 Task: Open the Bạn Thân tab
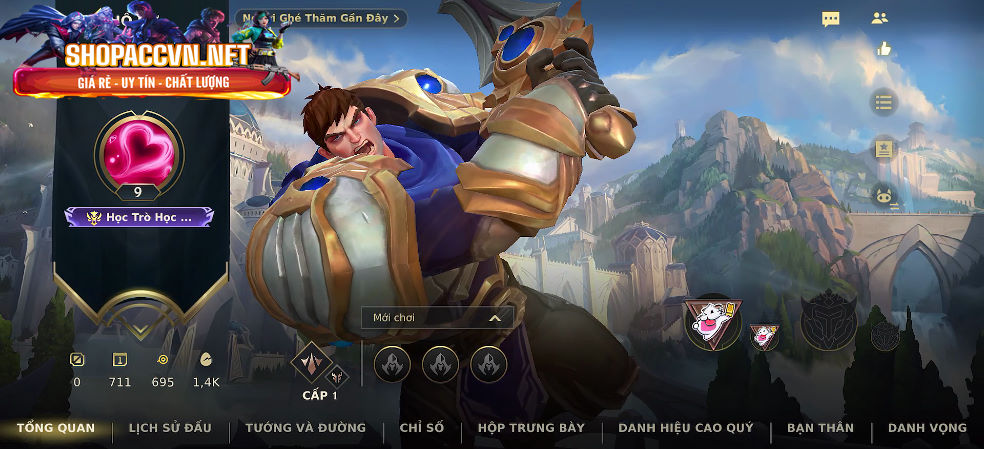point(820,428)
